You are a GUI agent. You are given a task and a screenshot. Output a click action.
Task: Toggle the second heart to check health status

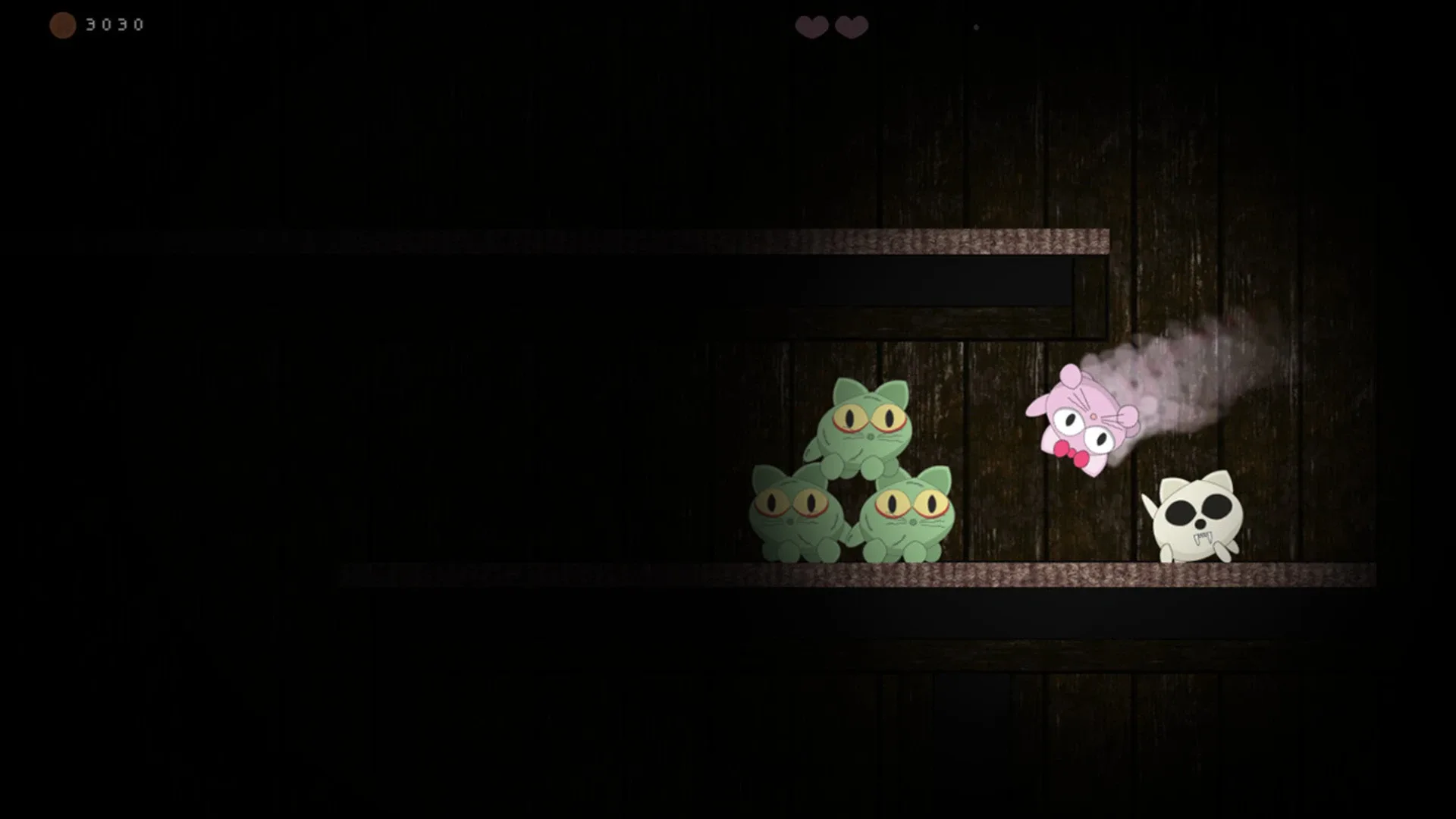coord(852,26)
